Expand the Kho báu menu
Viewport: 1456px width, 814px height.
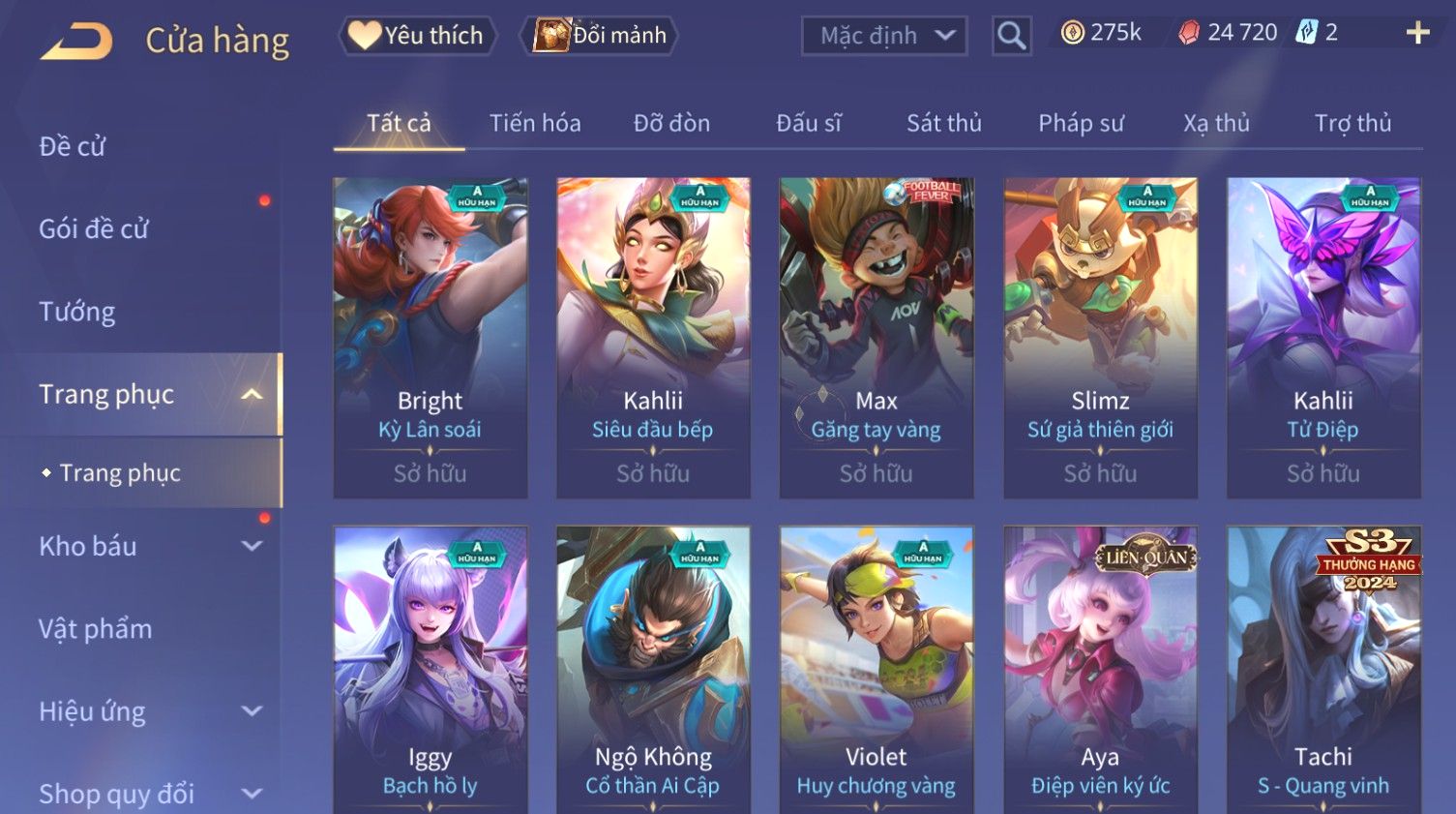coord(145,546)
